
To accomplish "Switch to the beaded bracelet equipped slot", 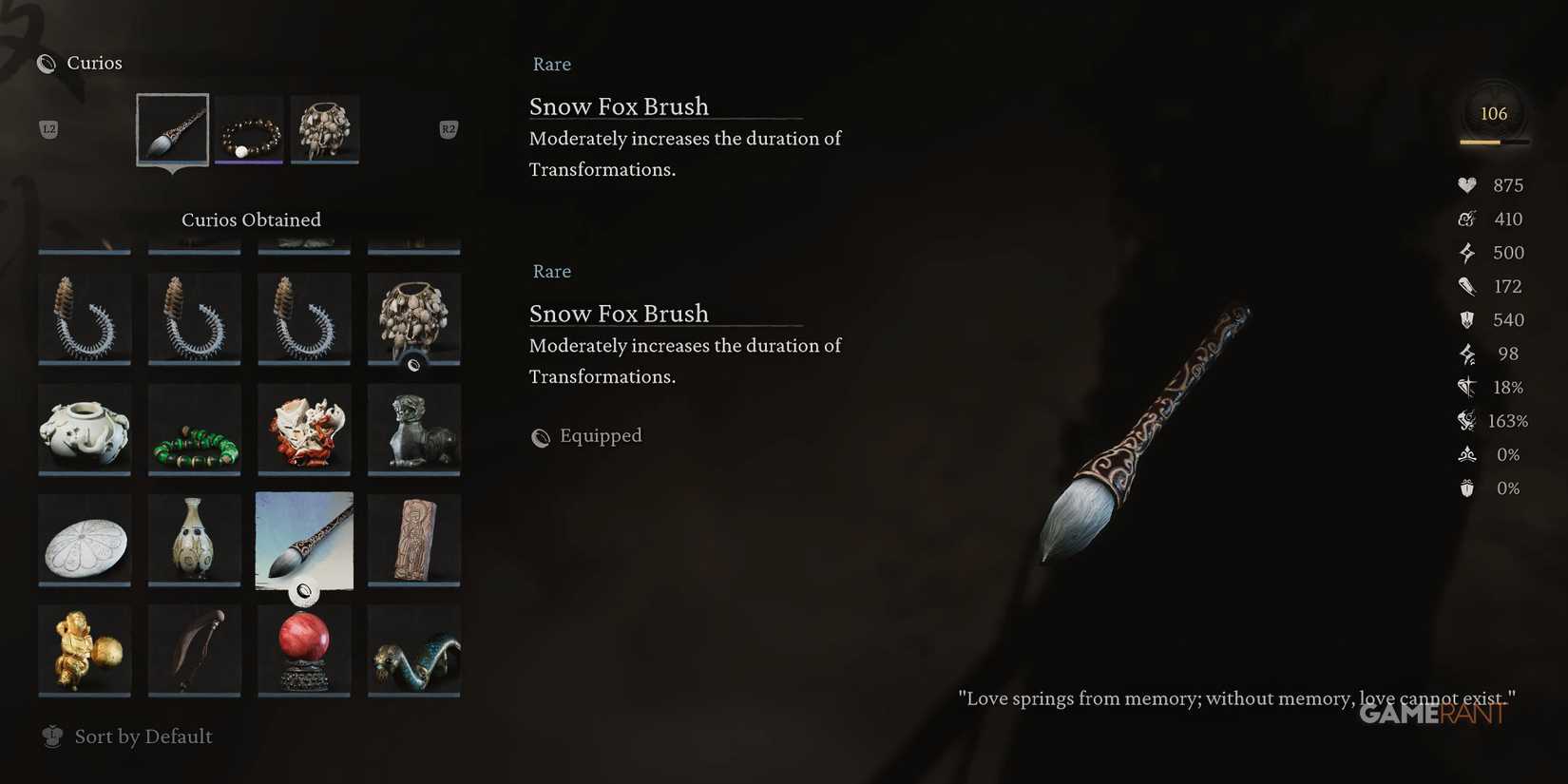I will point(249,129).
